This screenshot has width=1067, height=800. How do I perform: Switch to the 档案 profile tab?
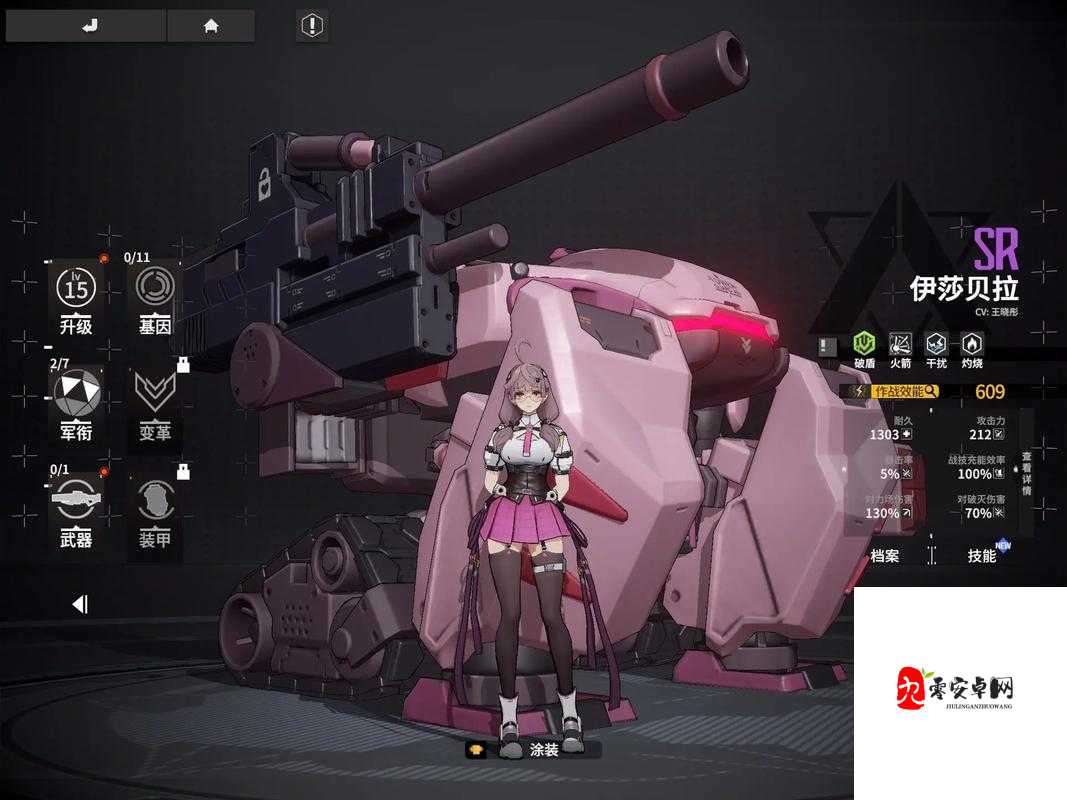[x=885, y=556]
